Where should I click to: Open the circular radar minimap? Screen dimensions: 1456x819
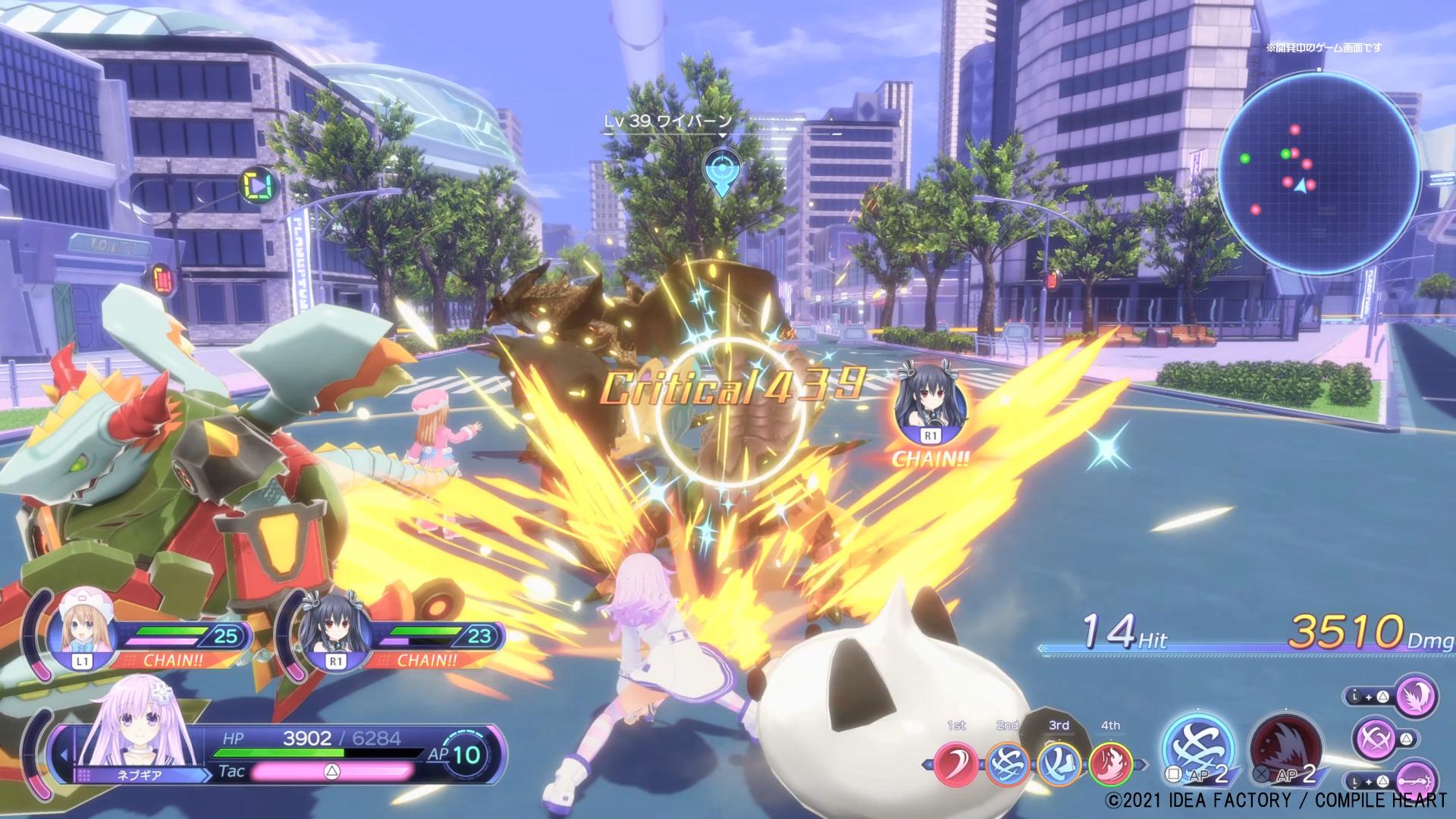tap(1318, 171)
